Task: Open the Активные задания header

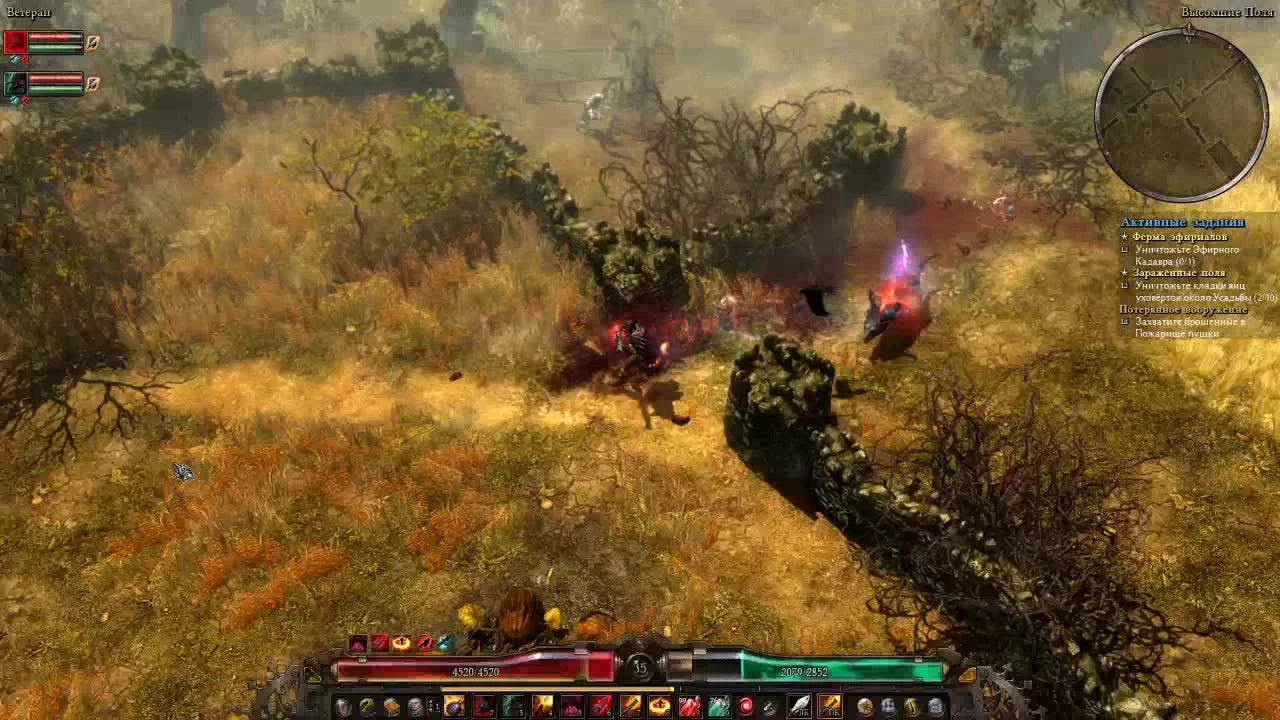Action: click(x=1182, y=221)
